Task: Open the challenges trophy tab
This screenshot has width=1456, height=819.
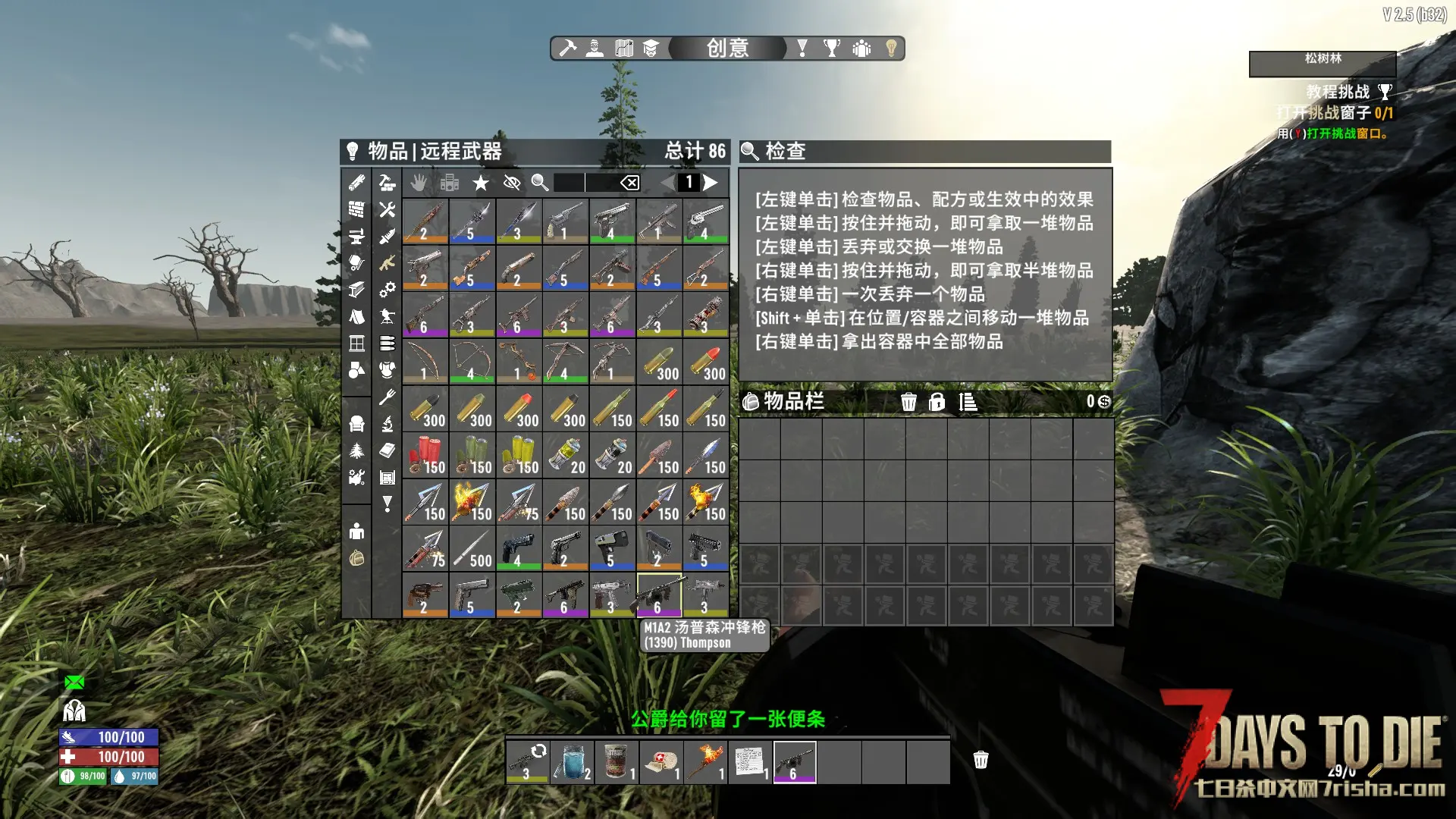Action: tap(832, 49)
